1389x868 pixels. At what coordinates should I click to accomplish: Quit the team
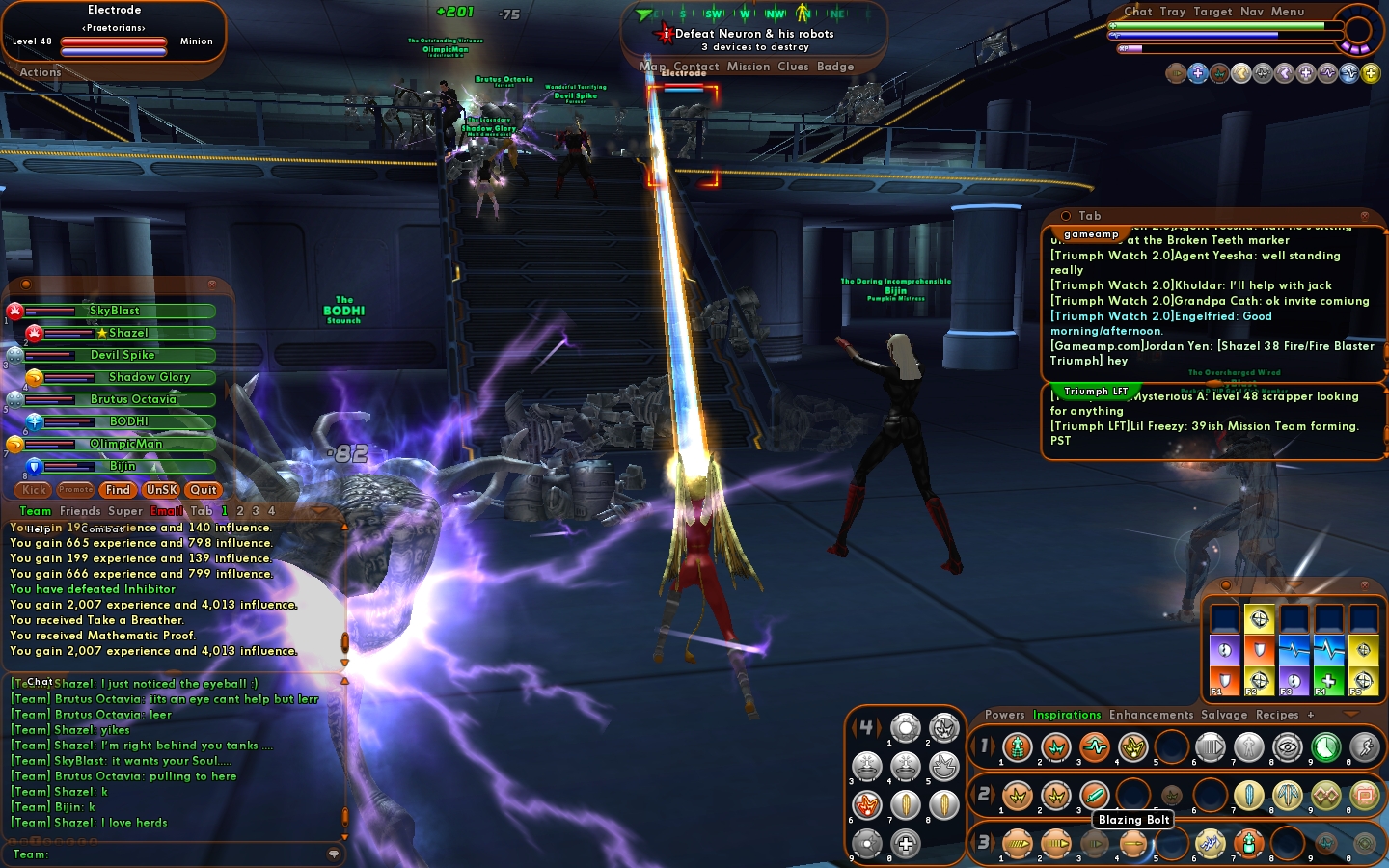204,490
